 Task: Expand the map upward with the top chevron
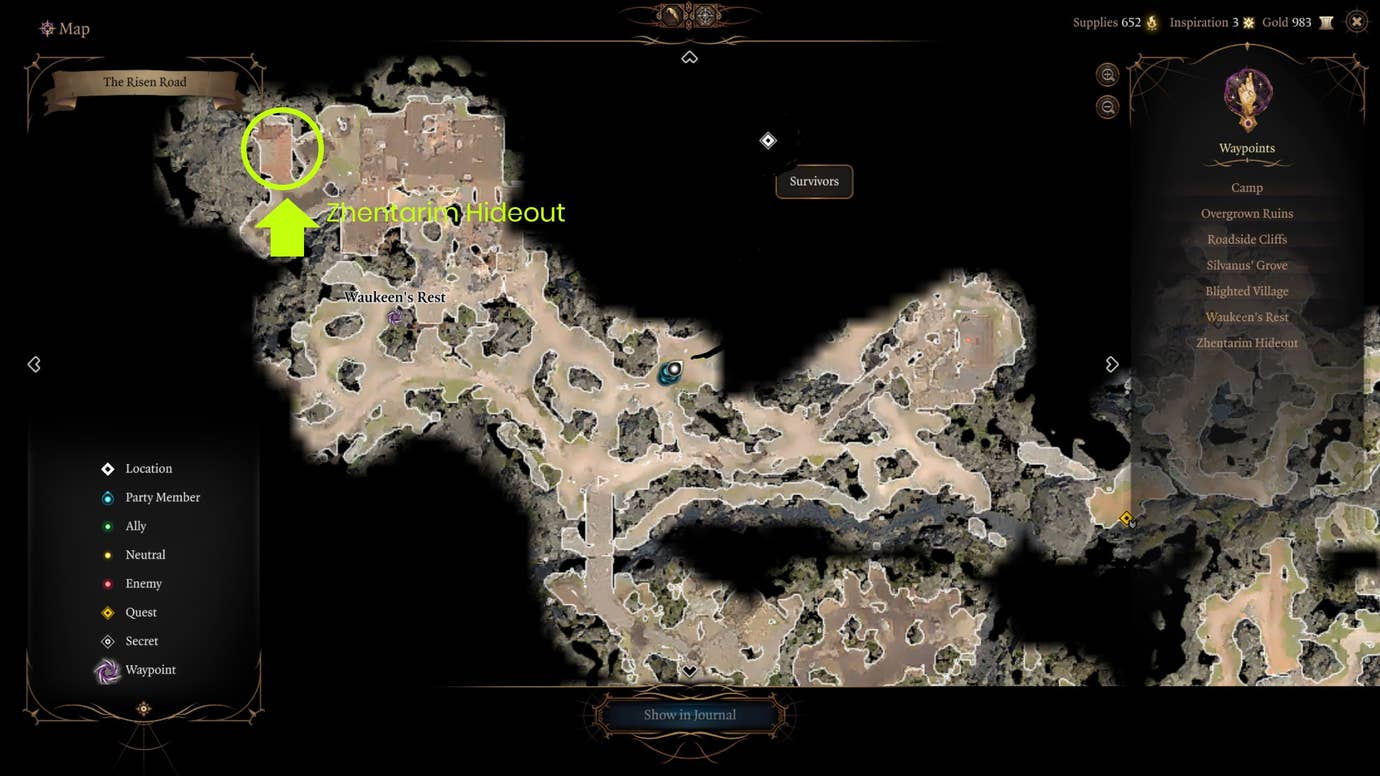point(689,57)
